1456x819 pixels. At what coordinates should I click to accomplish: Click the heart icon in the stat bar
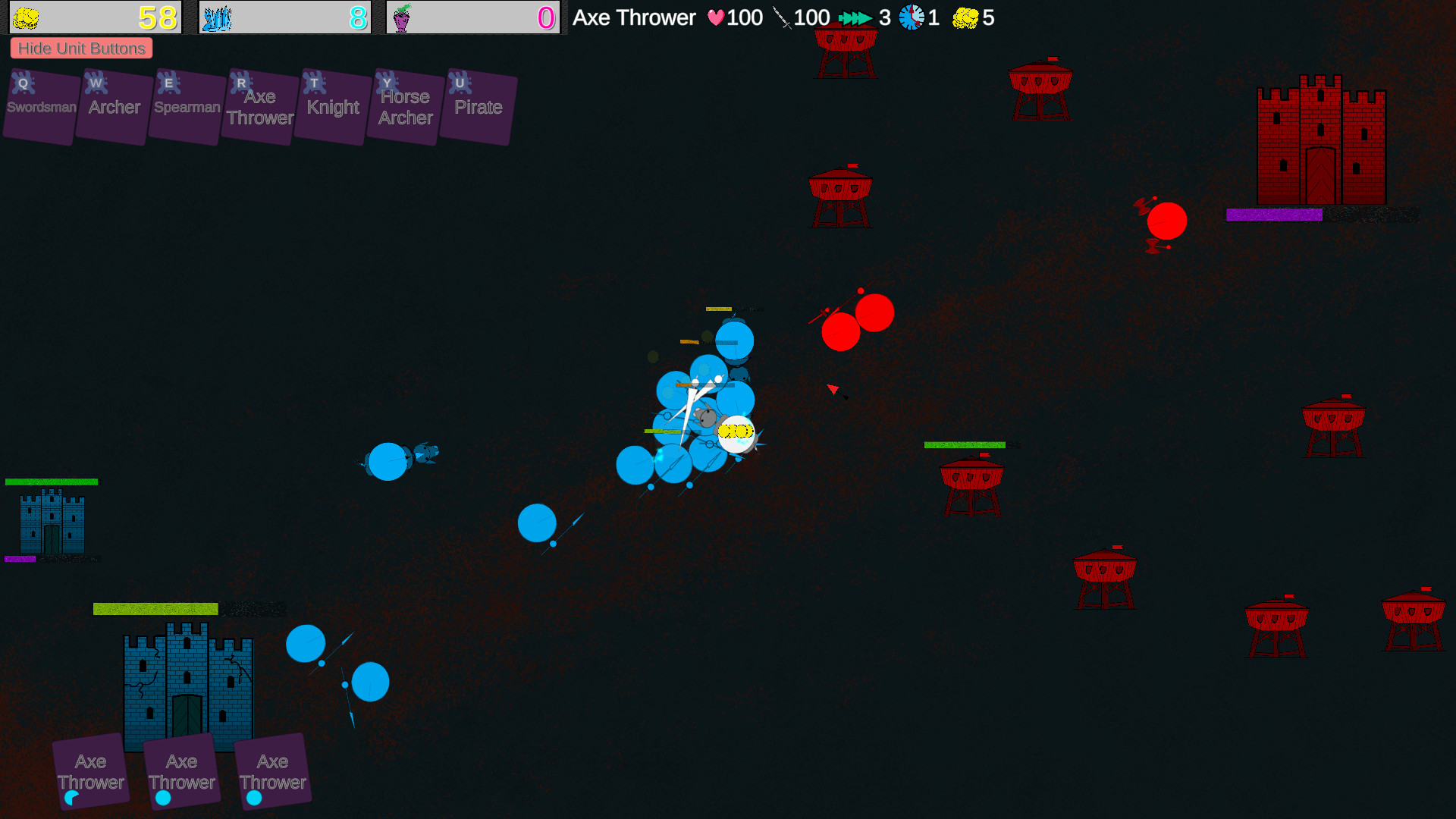point(716,17)
